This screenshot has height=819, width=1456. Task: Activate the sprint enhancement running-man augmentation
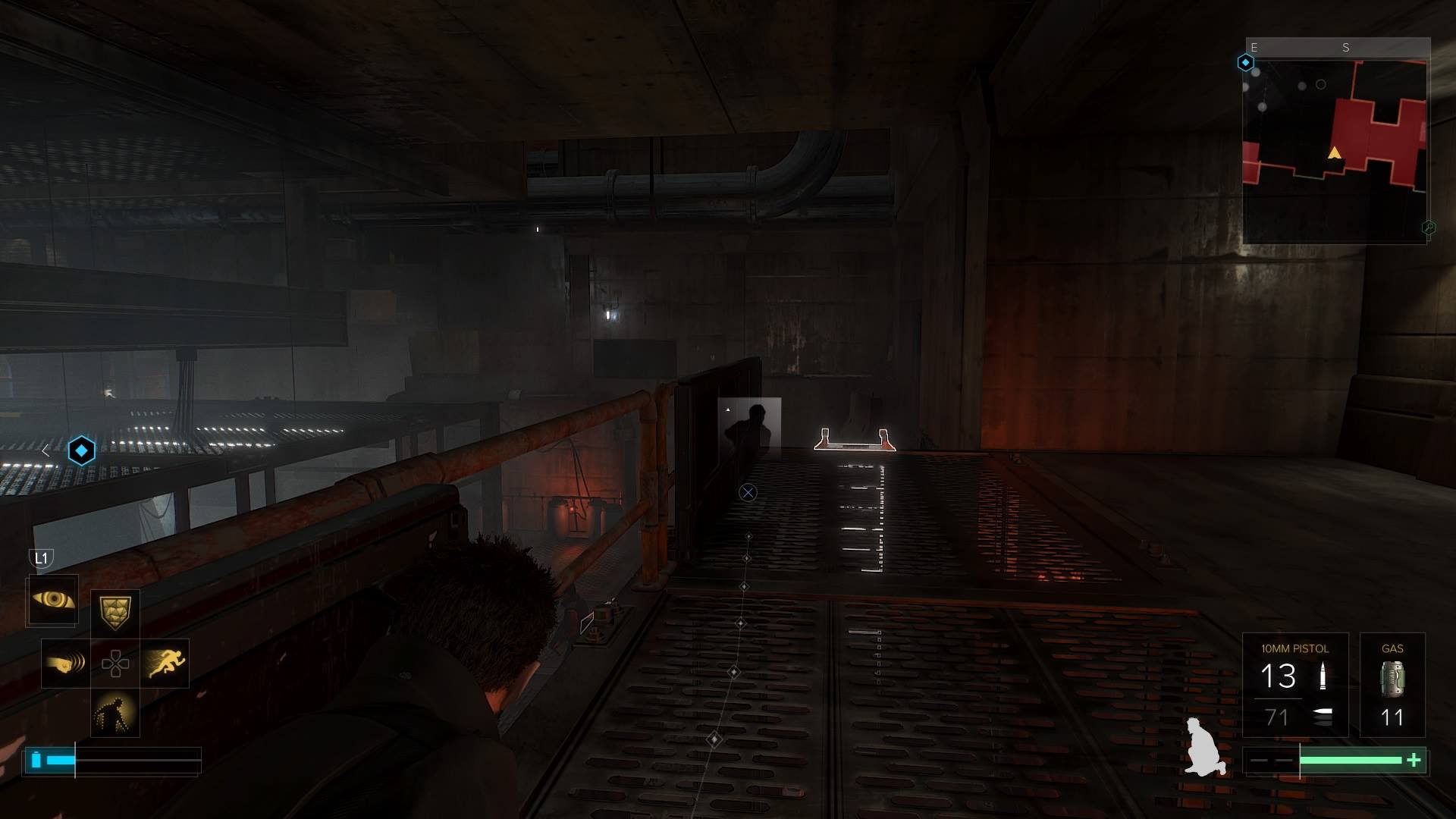coord(167,664)
